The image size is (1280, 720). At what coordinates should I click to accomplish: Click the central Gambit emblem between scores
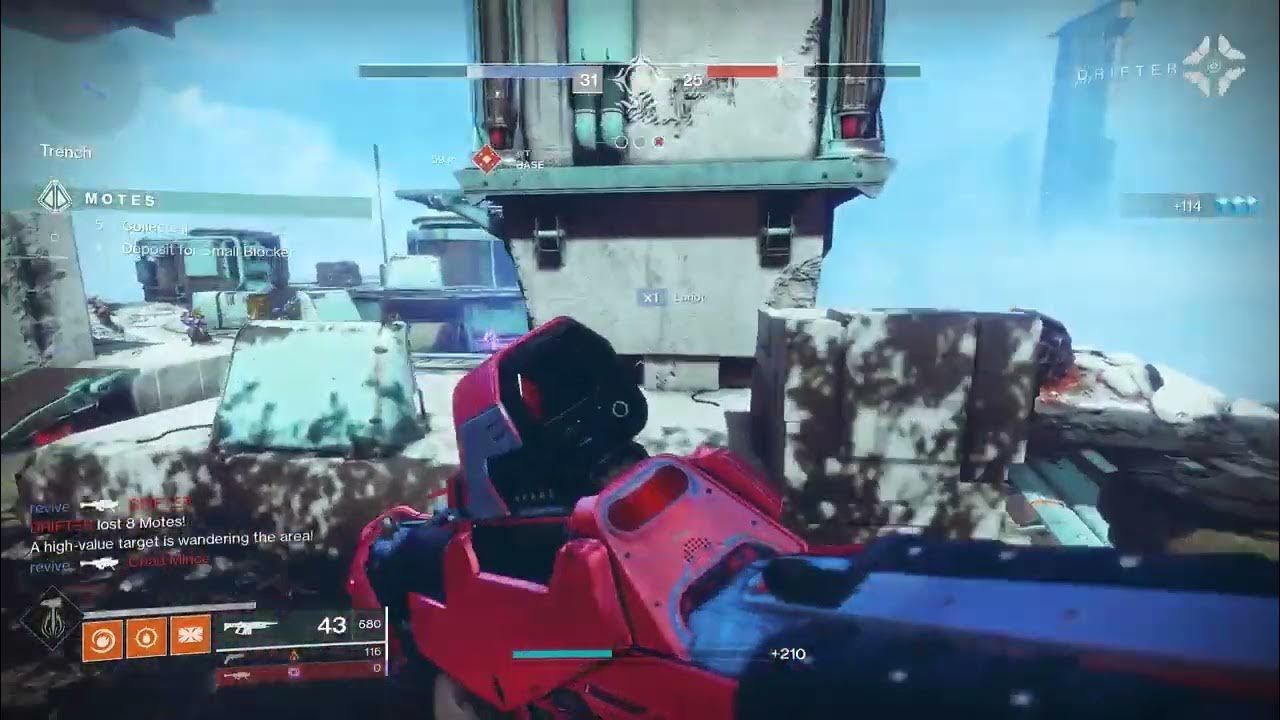[x=640, y=78]
